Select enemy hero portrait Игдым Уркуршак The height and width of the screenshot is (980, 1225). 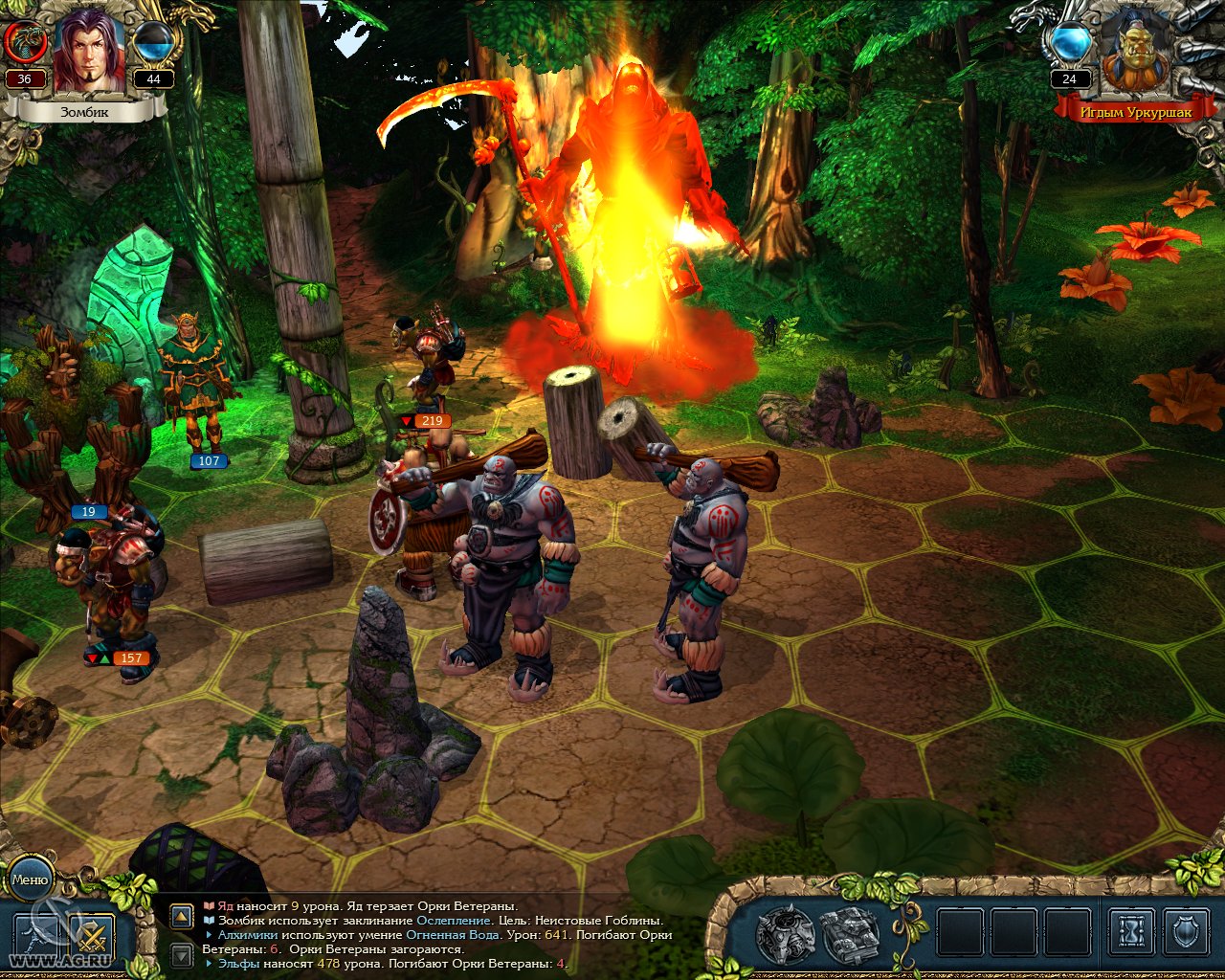1136,55
